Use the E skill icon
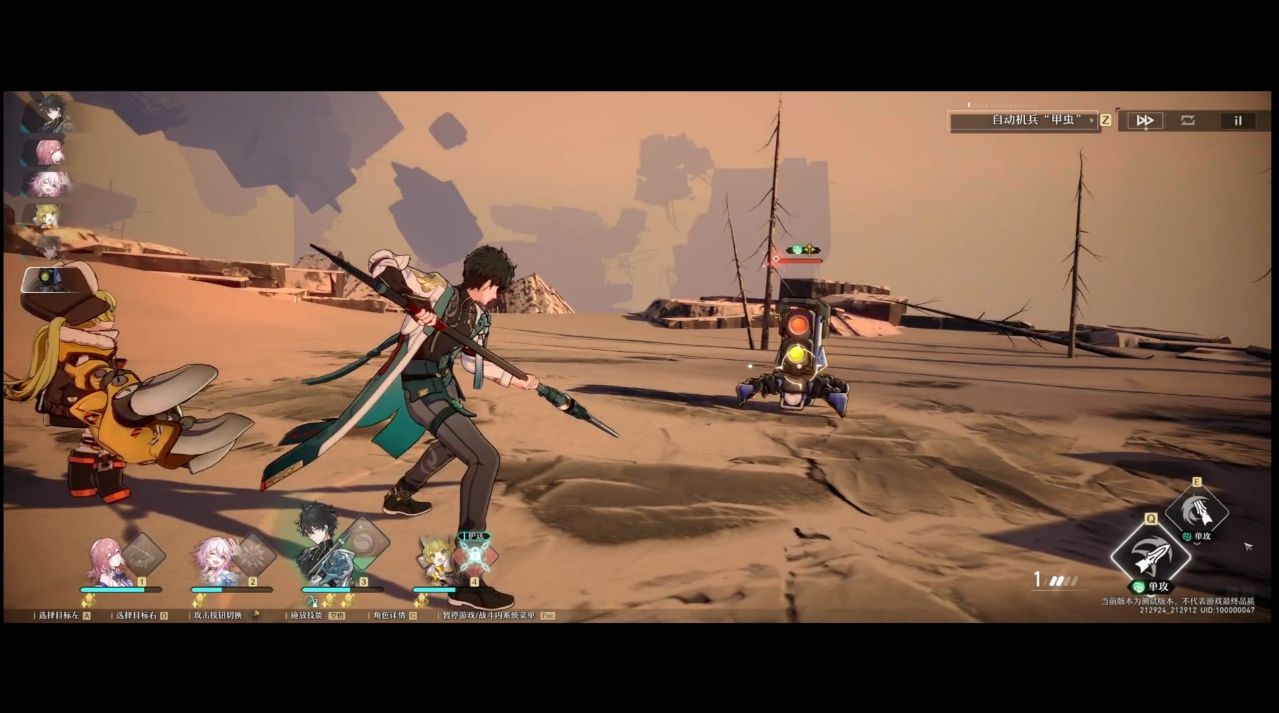 1197,511
